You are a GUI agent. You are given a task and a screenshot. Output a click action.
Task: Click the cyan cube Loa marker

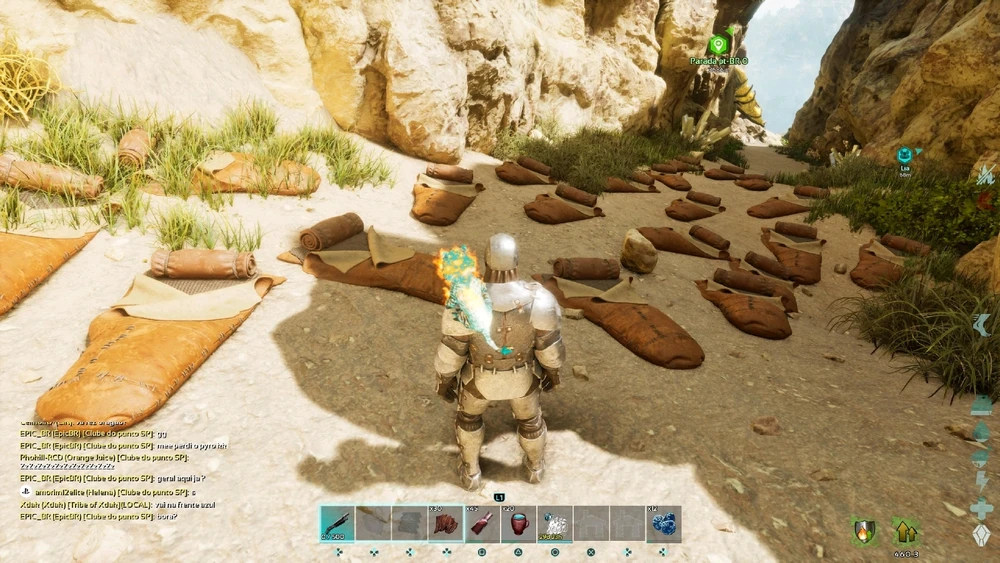click(x=904, y=155)
